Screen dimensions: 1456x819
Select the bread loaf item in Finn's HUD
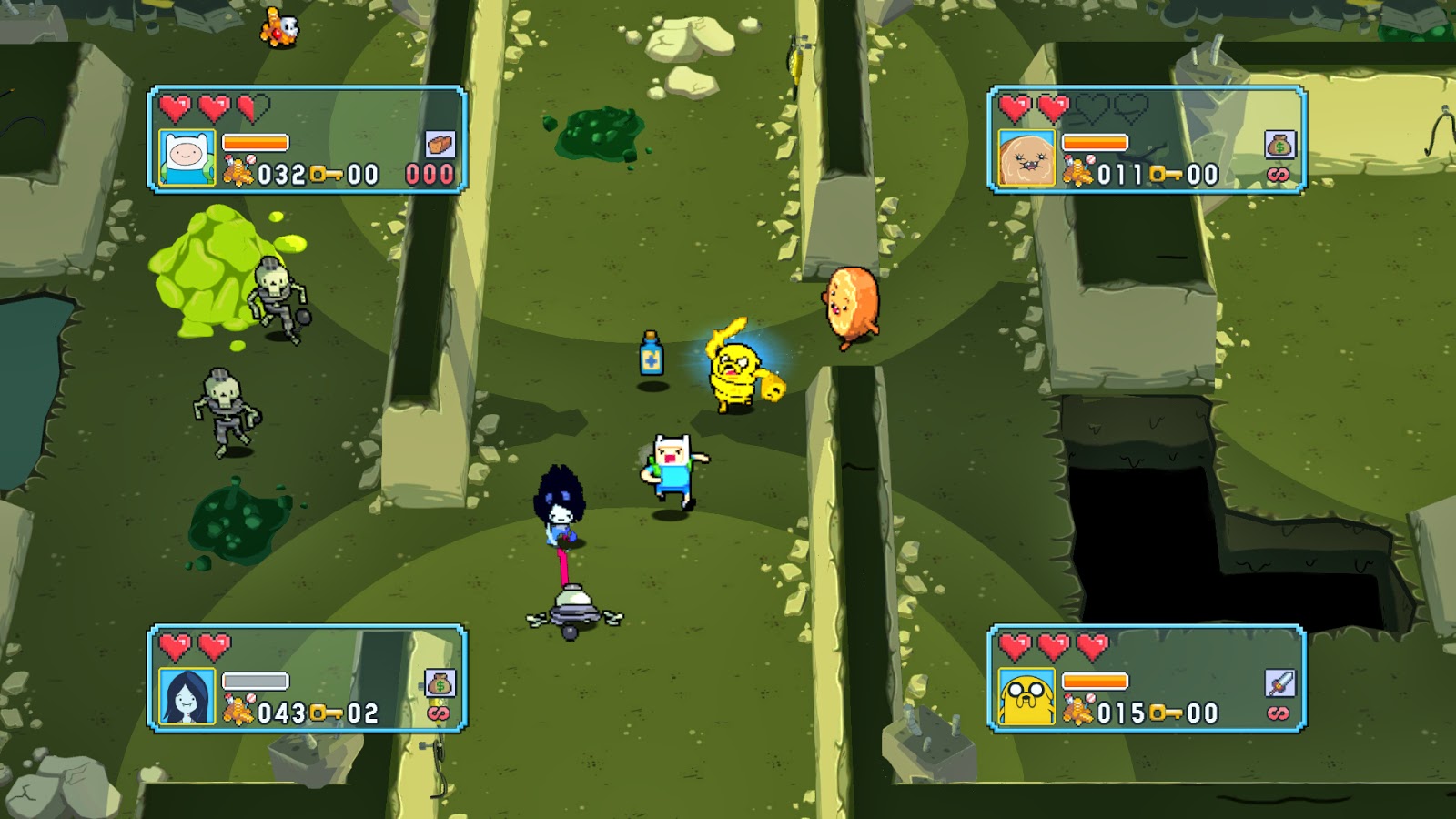[441, 144]
